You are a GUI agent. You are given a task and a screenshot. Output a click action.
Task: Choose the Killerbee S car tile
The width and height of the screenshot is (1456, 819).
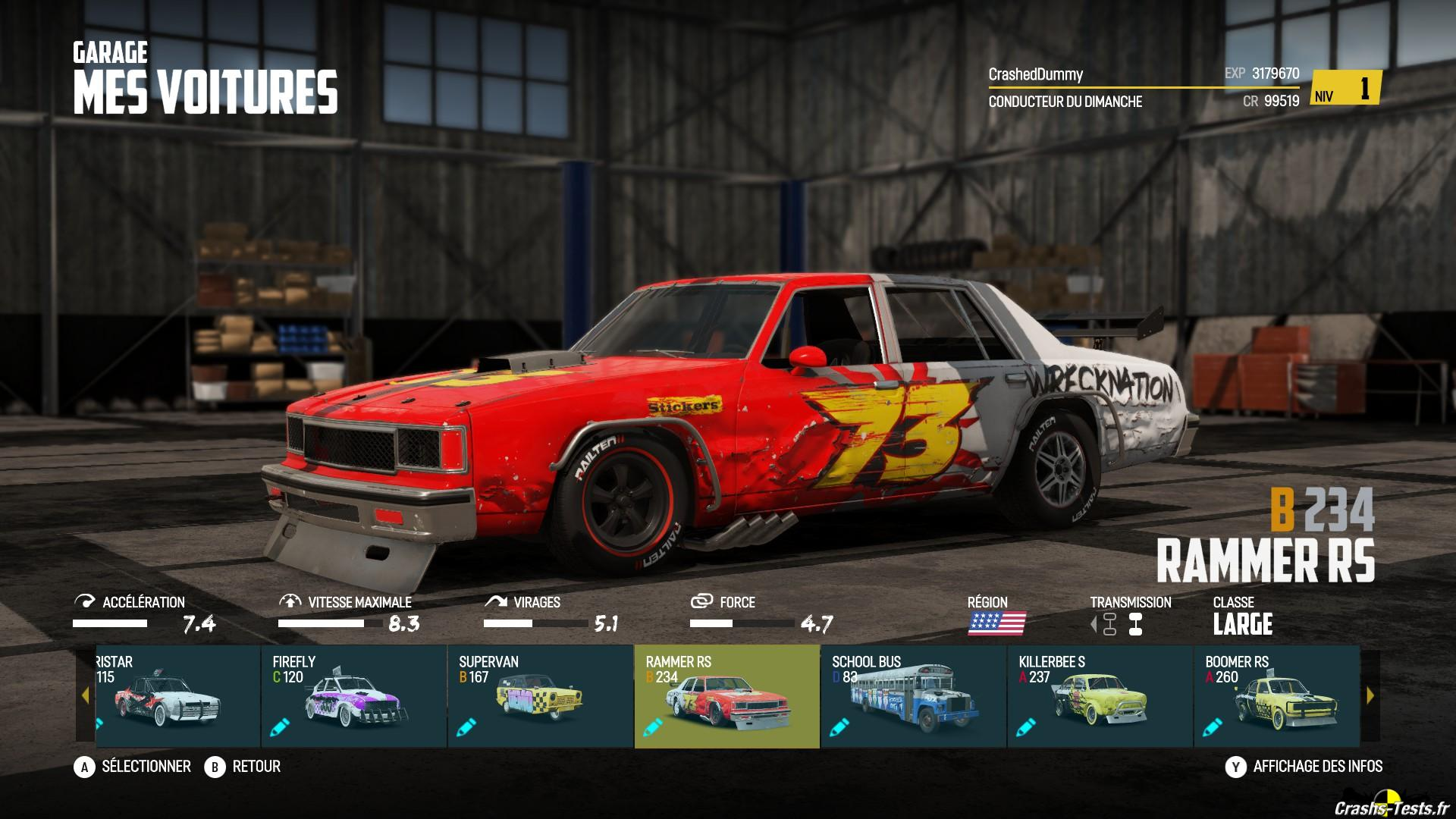1100,696
